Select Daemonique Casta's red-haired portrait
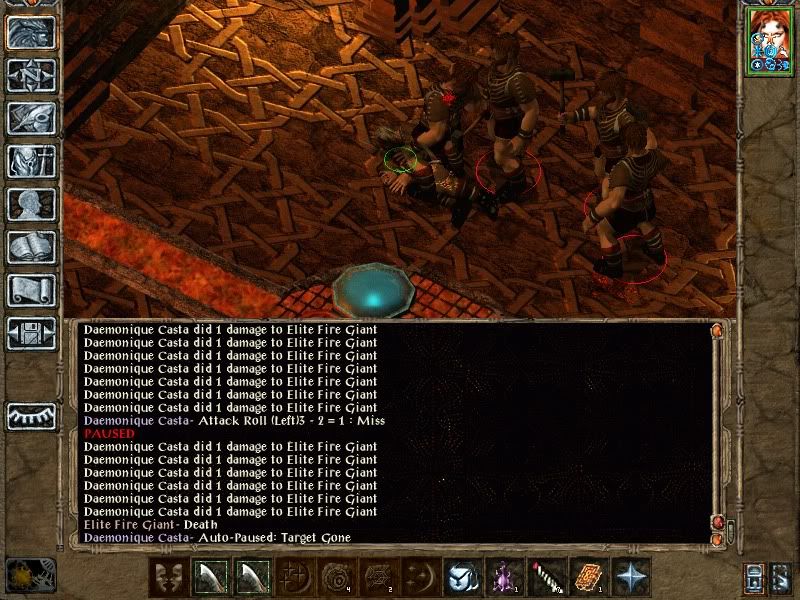 (x=768, y=43)
